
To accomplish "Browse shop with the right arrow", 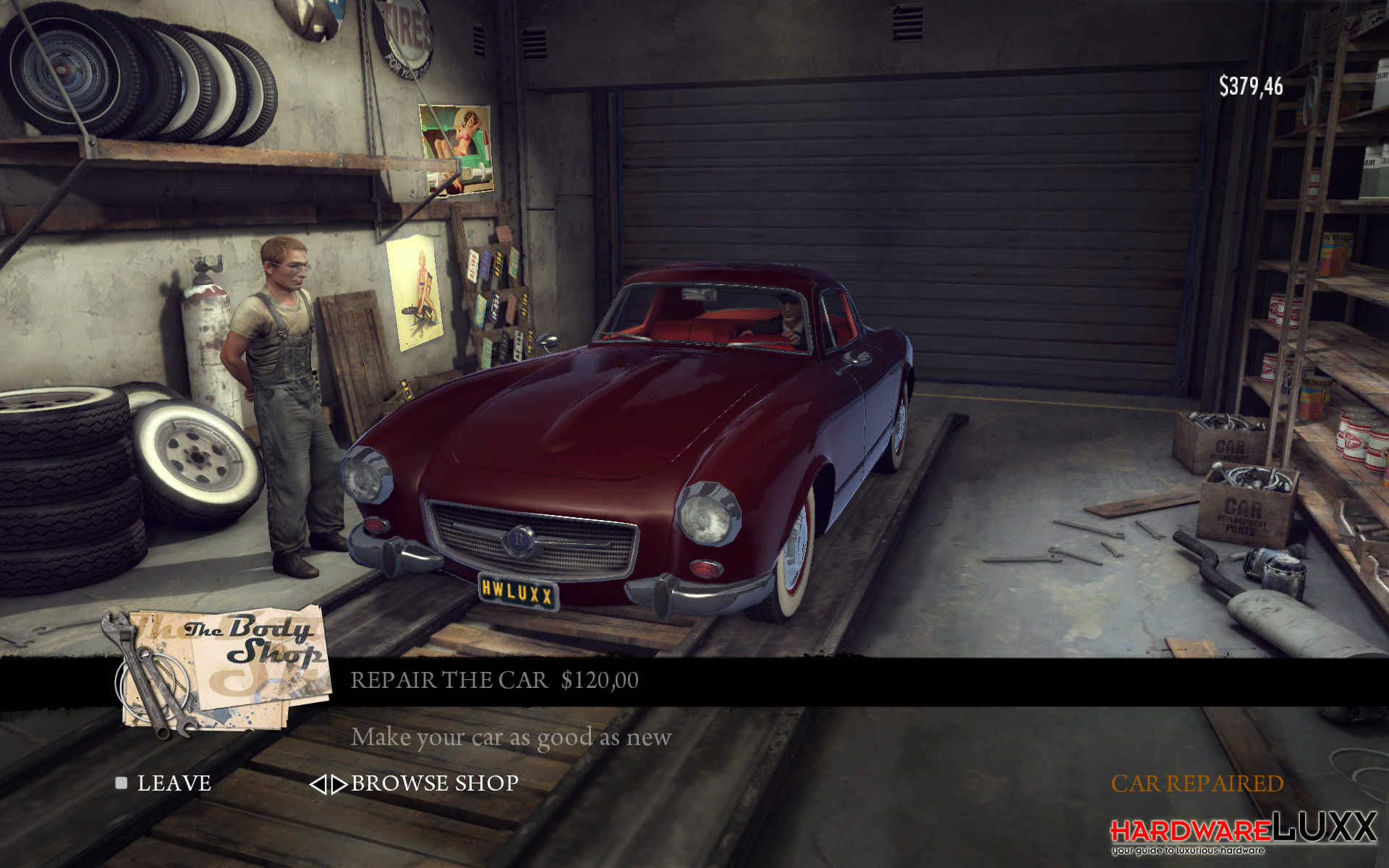I will [x=339, y=785].
